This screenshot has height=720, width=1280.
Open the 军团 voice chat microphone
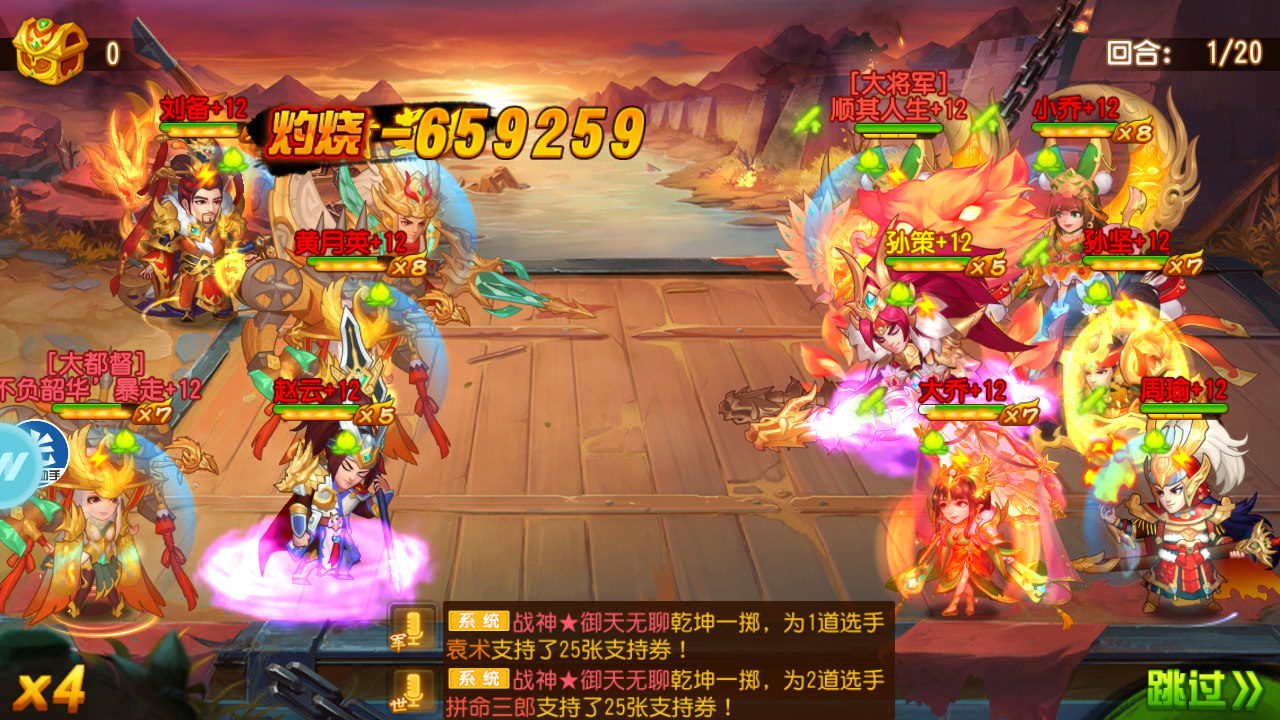tap(413, 631)
